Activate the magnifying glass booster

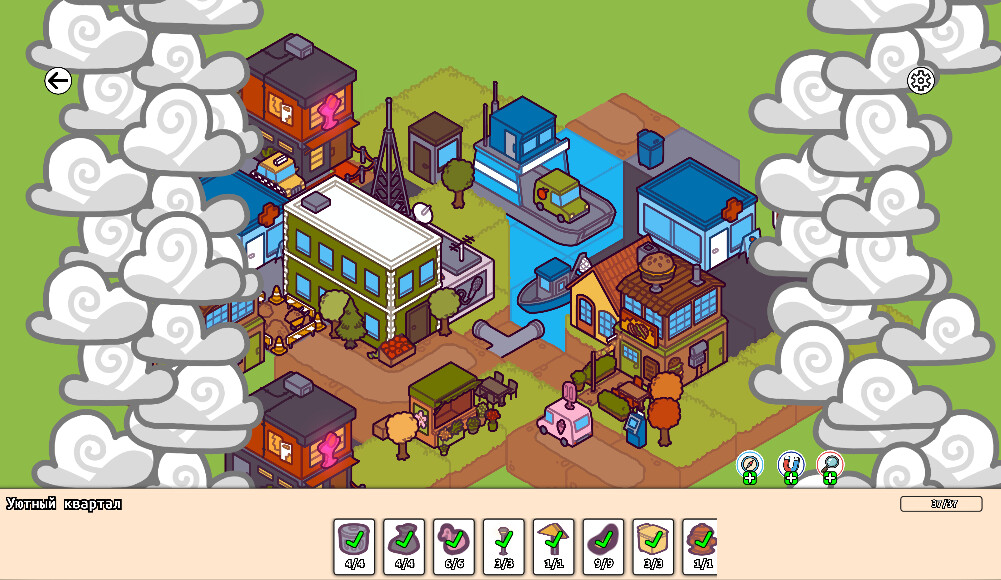[830, 465]
